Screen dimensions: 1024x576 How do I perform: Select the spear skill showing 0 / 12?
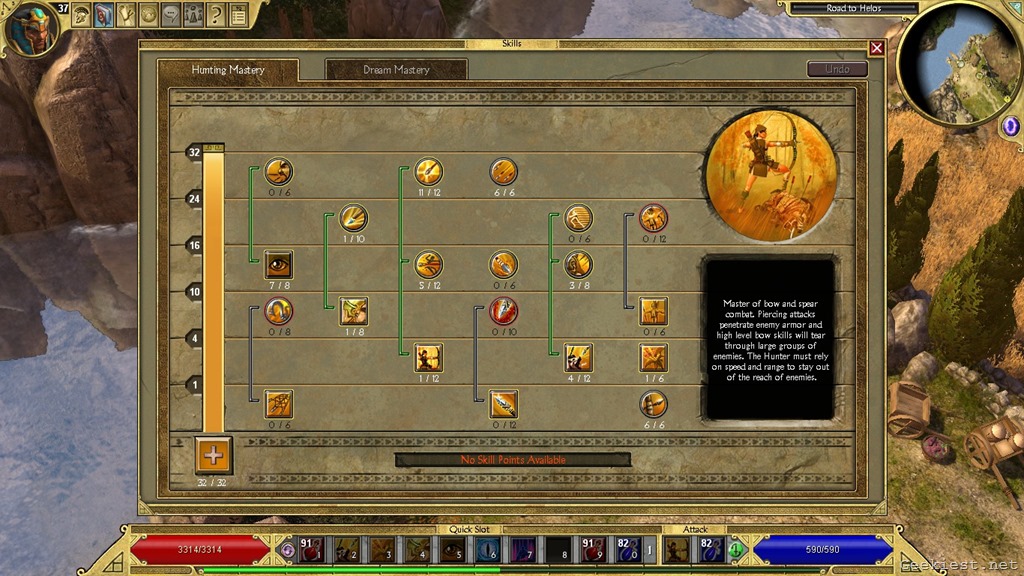pyautogui.click(x=503, y=404)
